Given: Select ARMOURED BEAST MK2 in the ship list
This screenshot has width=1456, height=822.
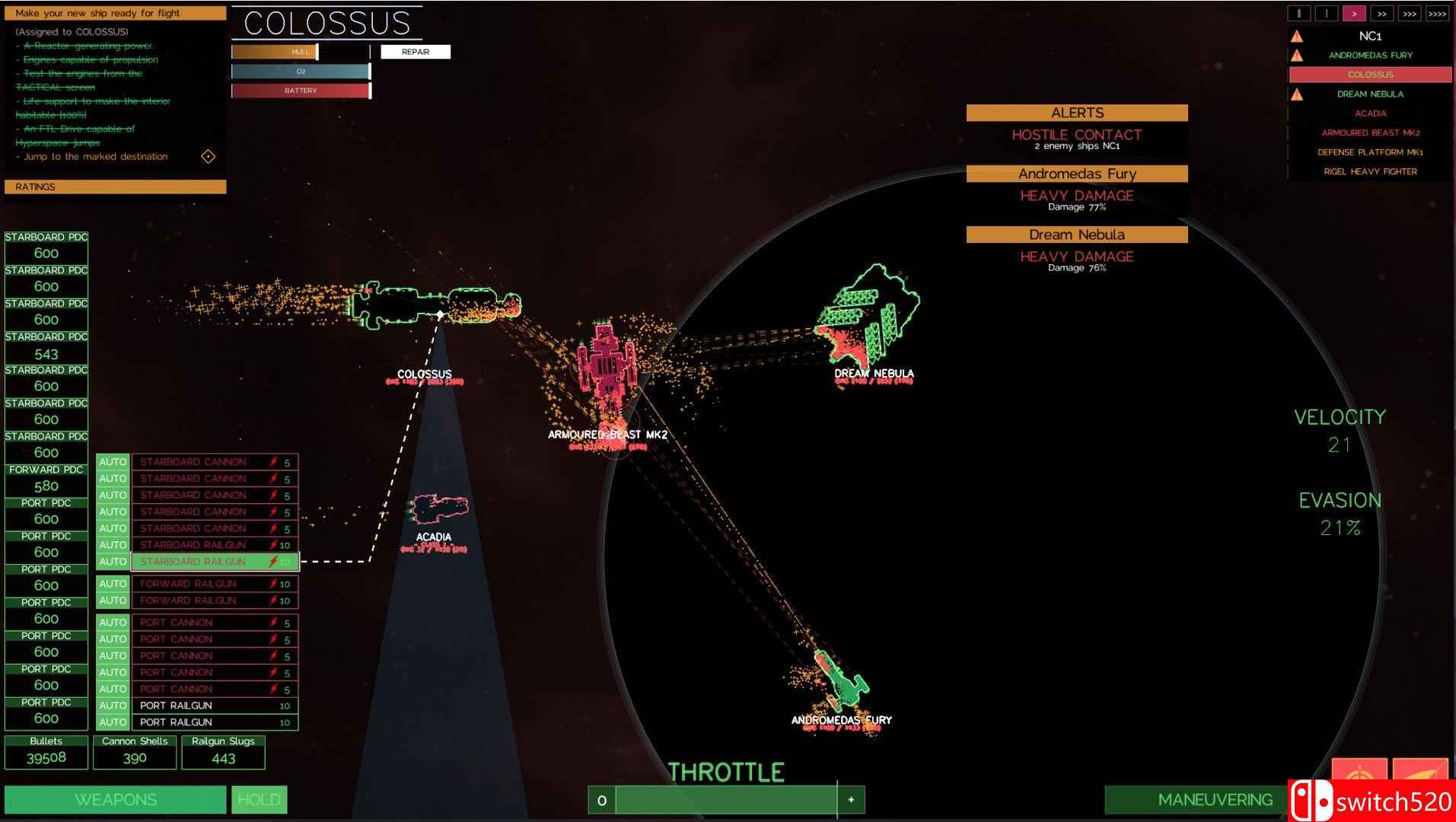Looking at the screenshot, I should point(1370,132).
